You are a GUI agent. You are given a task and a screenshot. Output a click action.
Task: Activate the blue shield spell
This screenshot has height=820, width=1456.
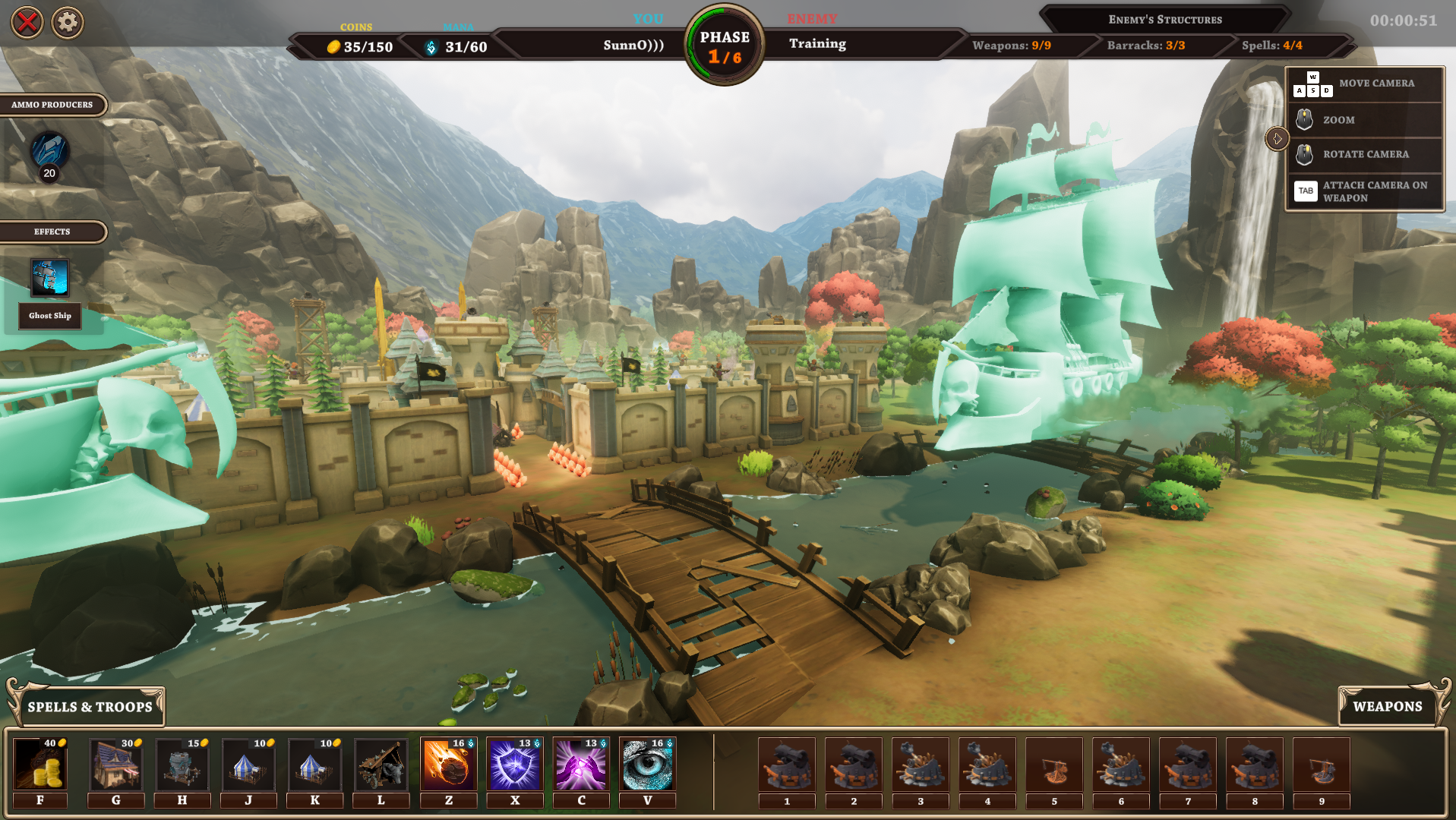point(514,765)
